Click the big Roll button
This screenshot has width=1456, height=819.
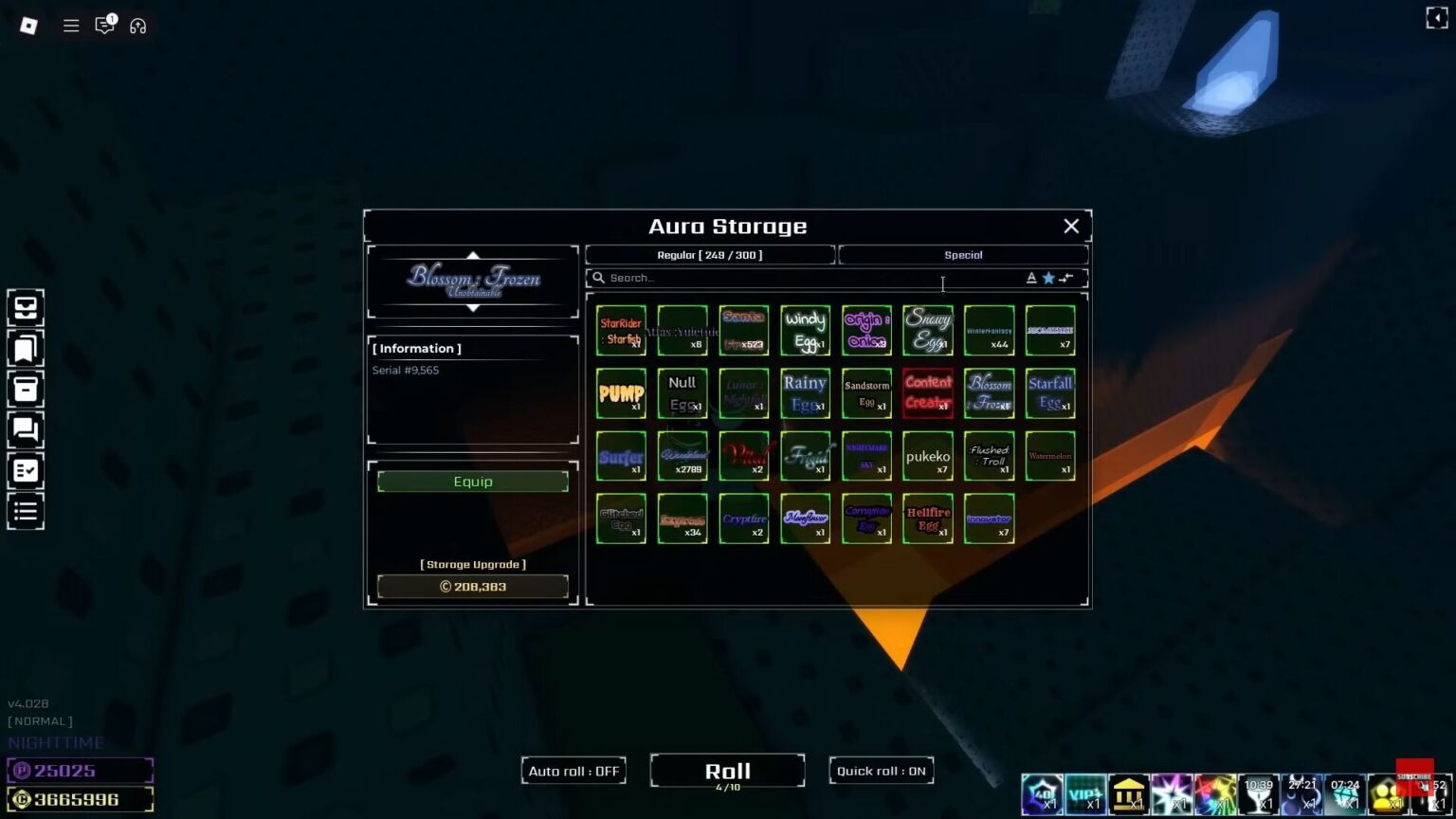tap(728, 771)
